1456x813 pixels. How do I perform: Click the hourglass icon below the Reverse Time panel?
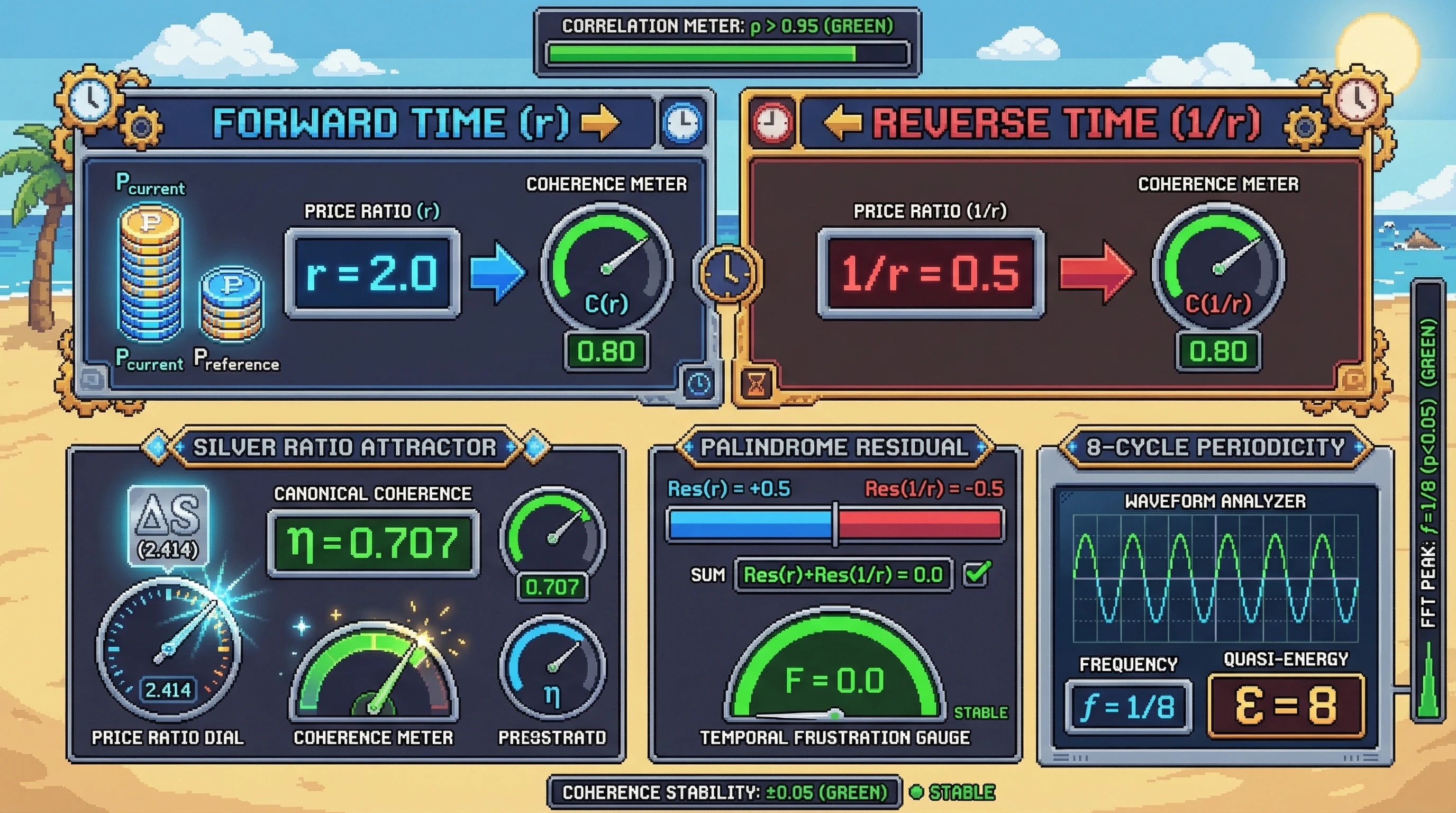[x=757, y=384]
